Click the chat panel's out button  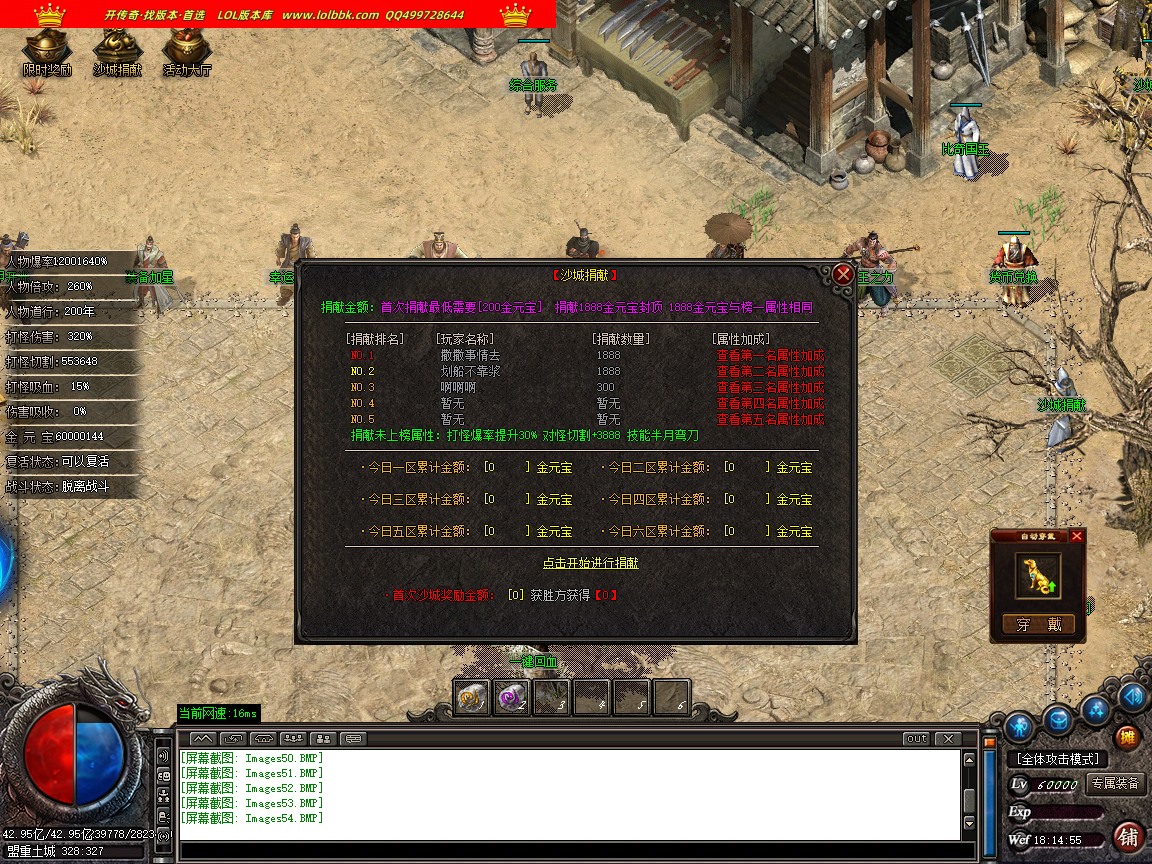click(x=915, y=739)
